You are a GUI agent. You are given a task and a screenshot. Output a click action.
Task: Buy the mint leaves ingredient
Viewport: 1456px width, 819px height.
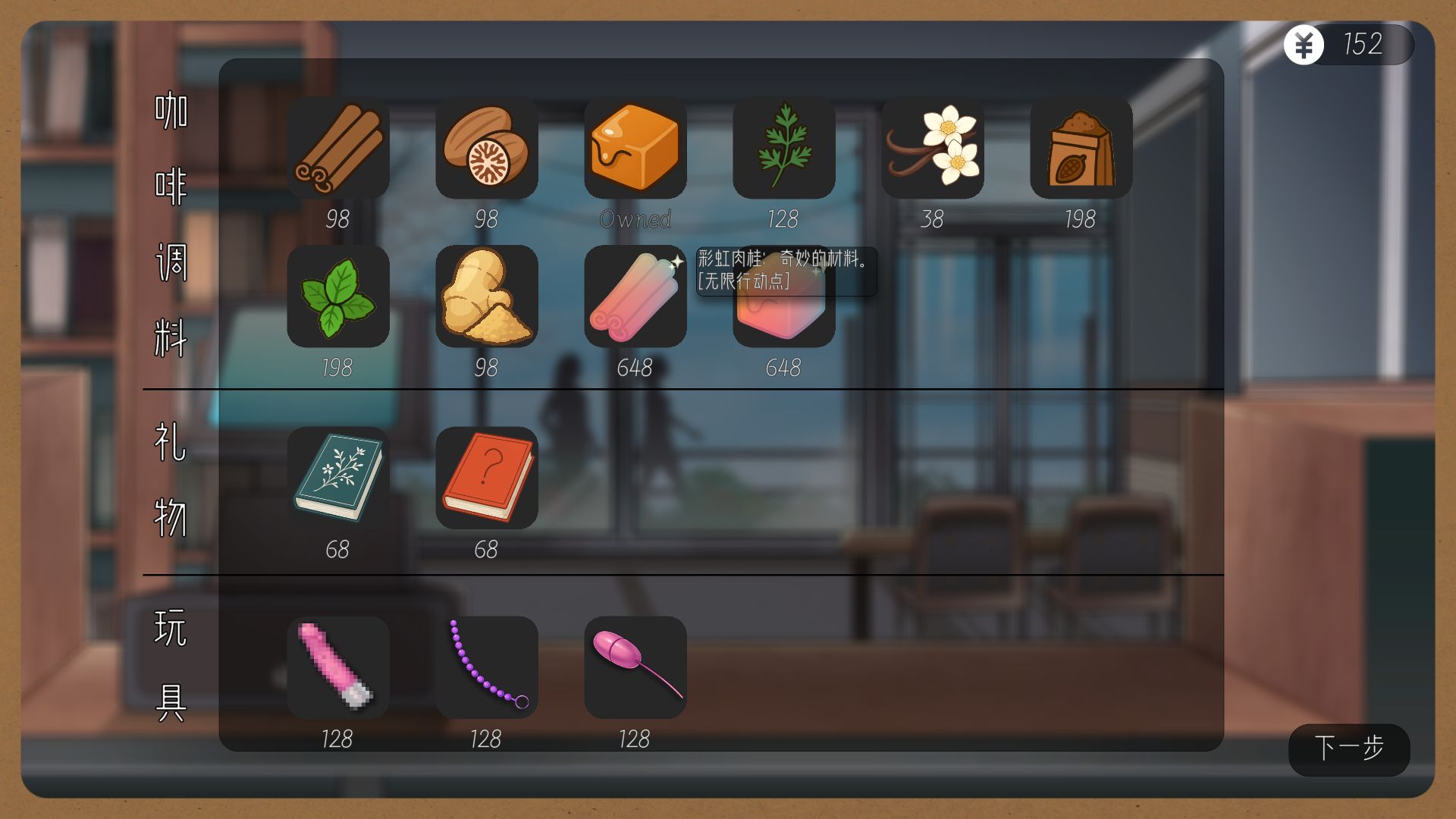tap(338, 297)
